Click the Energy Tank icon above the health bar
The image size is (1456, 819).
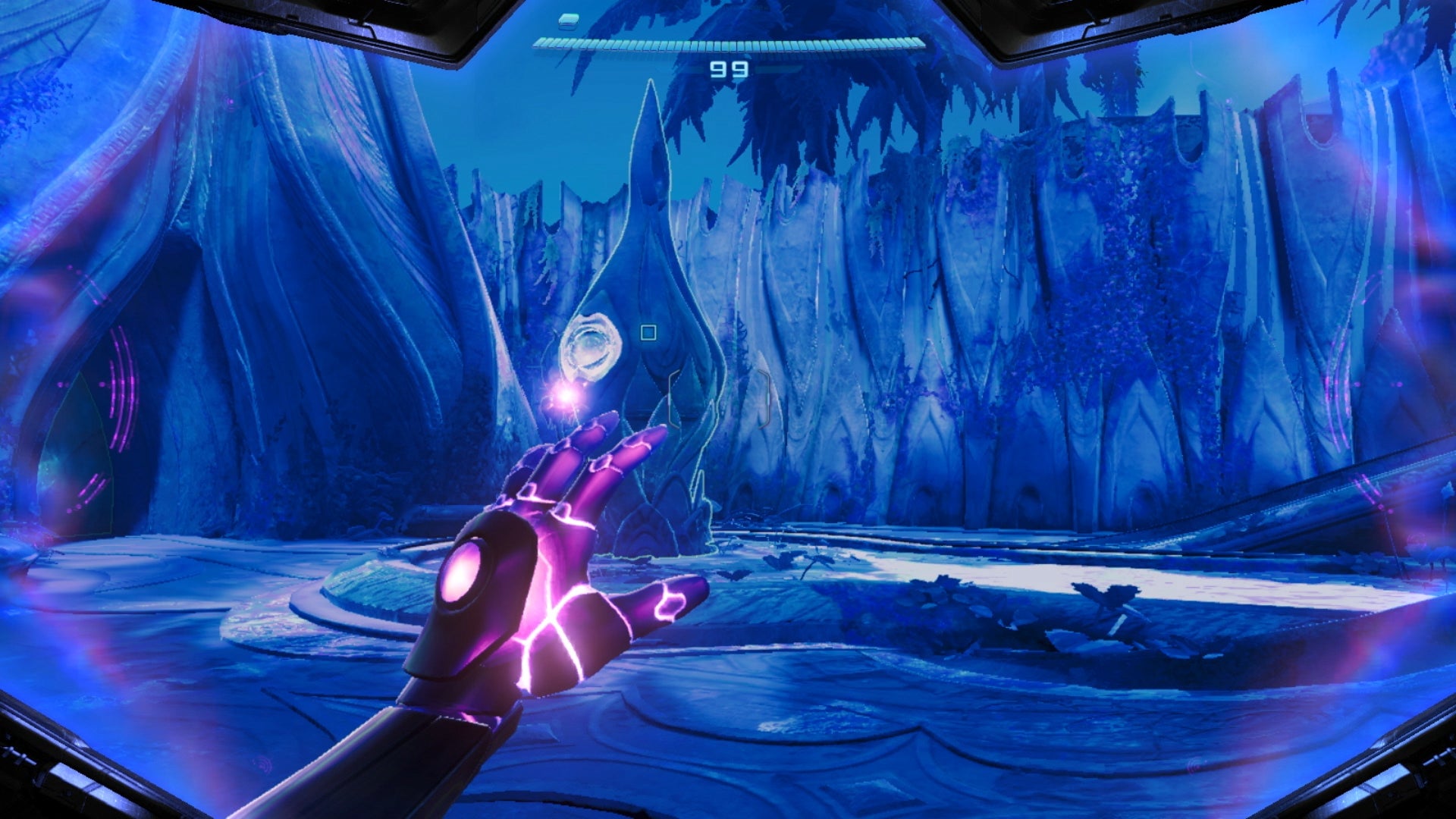(569, 23)
